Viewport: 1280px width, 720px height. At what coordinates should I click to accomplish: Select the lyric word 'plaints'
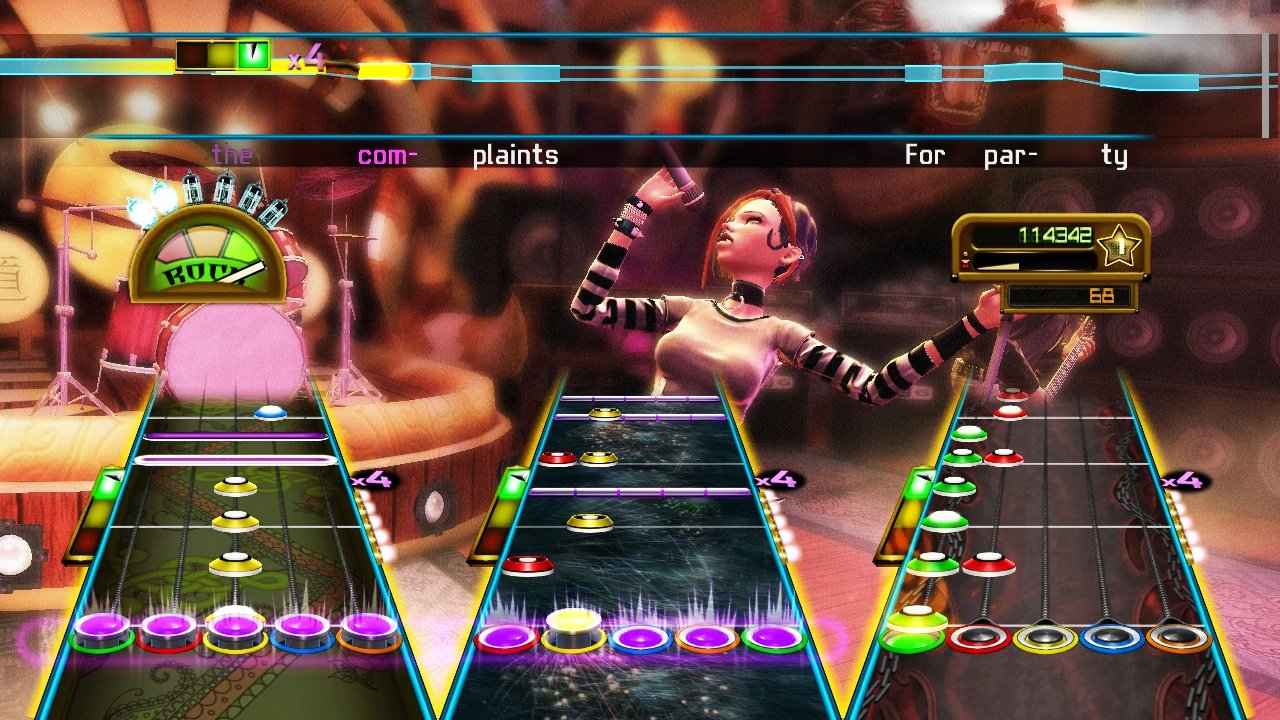point(516,155)
